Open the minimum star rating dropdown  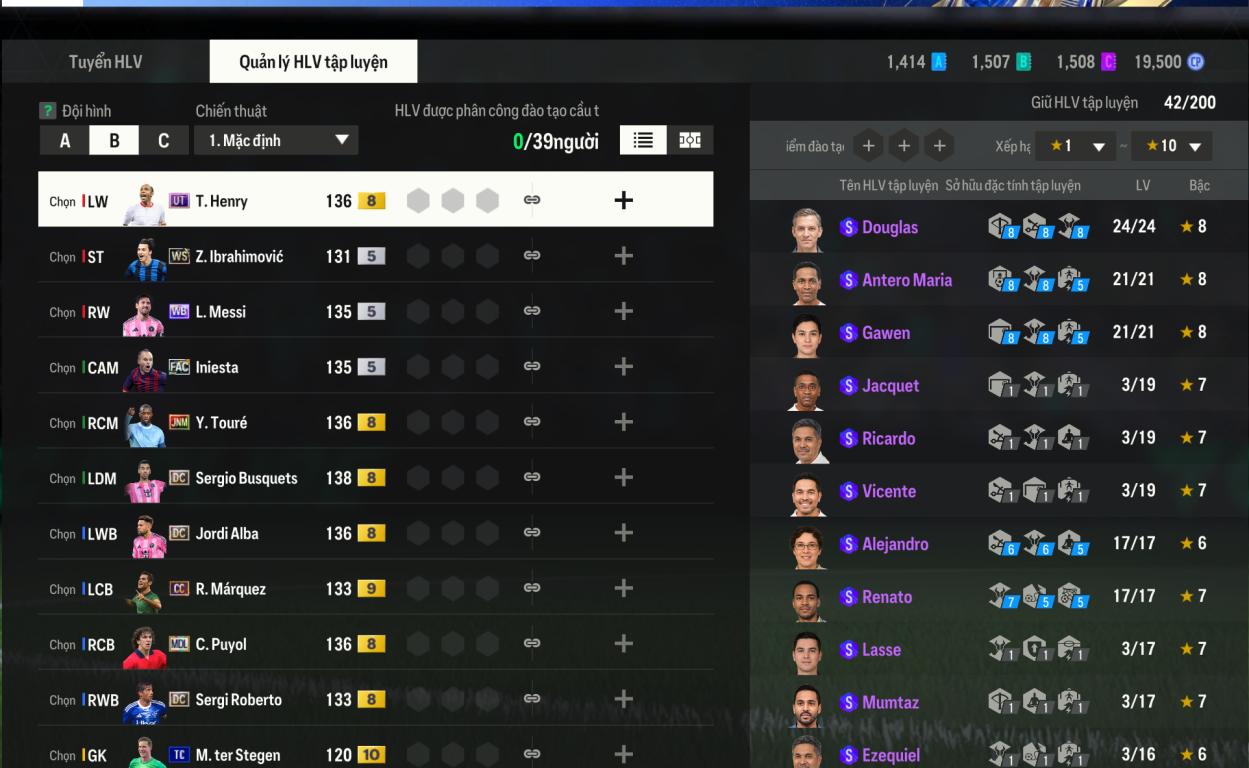click(x=1075, y=146)
